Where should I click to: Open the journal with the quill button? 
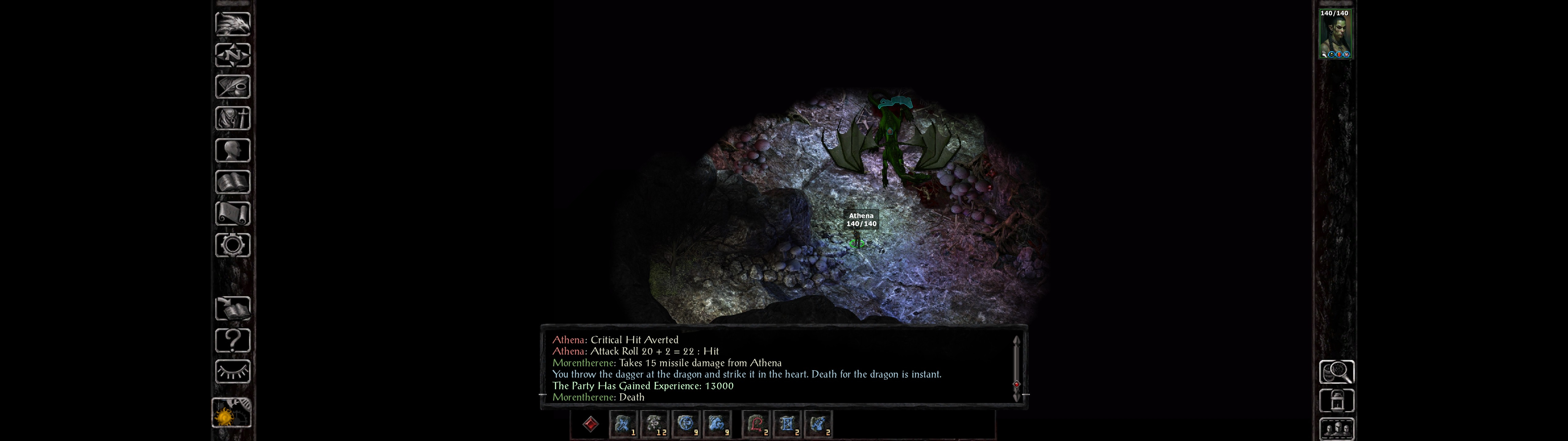232,87
